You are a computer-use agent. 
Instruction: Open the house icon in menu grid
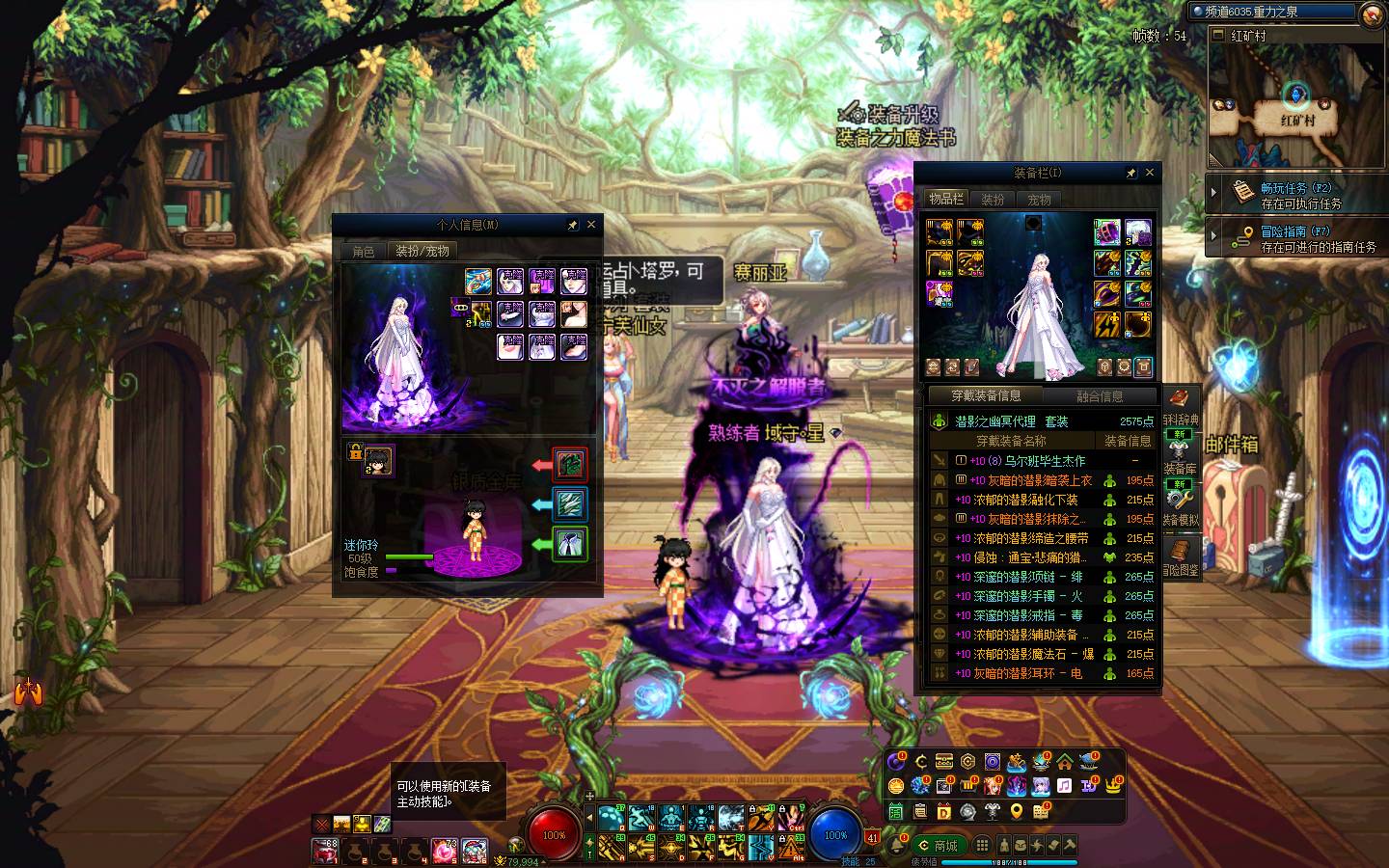click(1065, 762)
